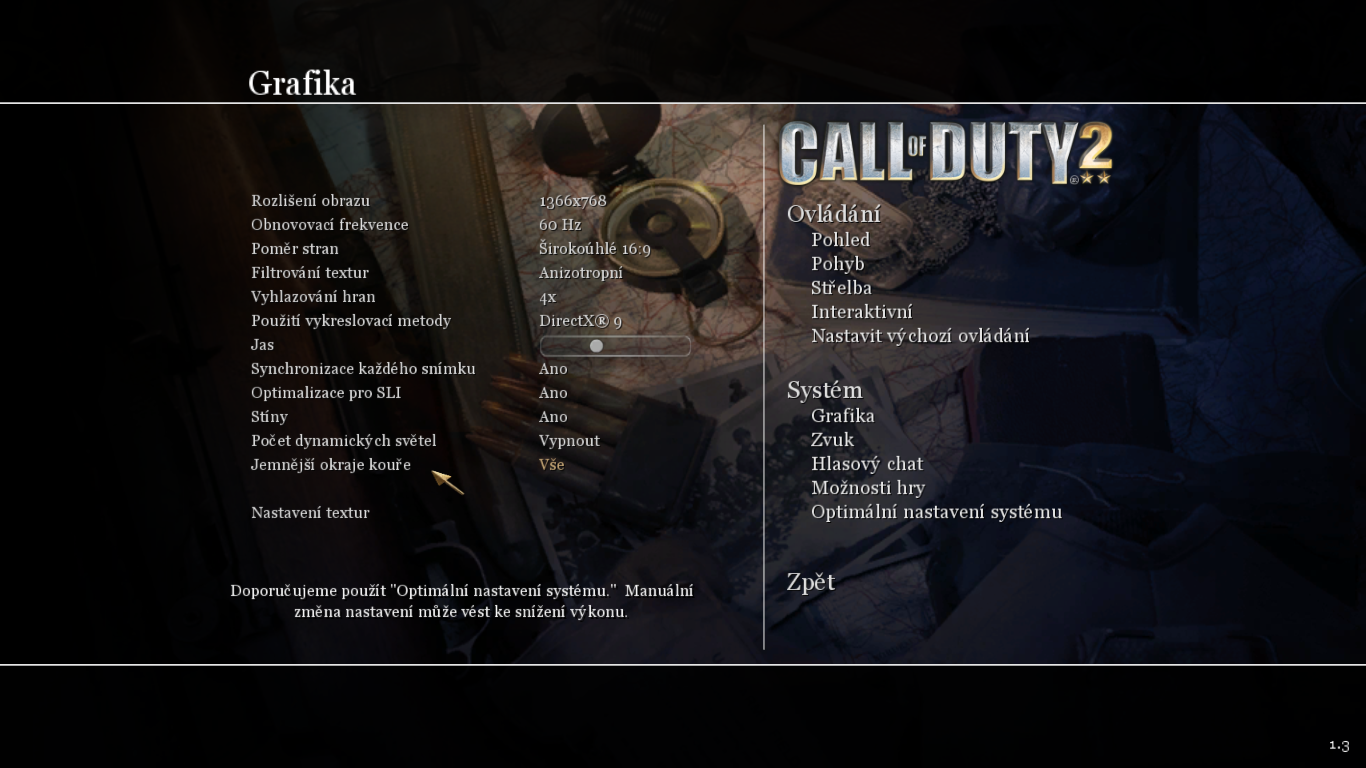
Task: Switch Filtrování textur from Anizotropní
Action: (x=580, y=273)
